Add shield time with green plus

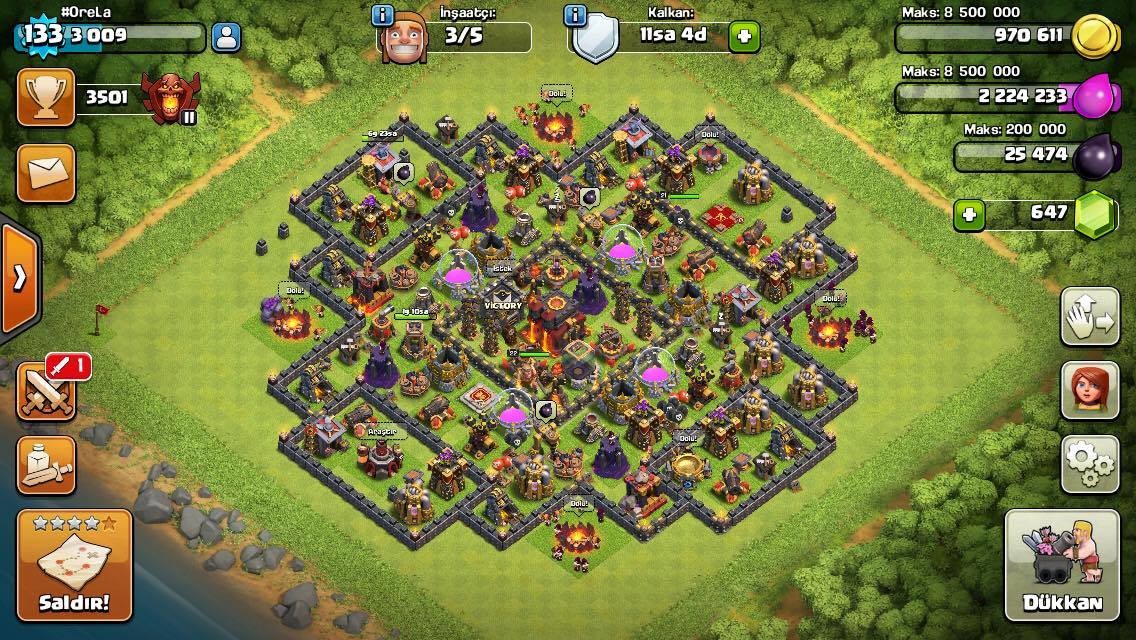[744, 37]
